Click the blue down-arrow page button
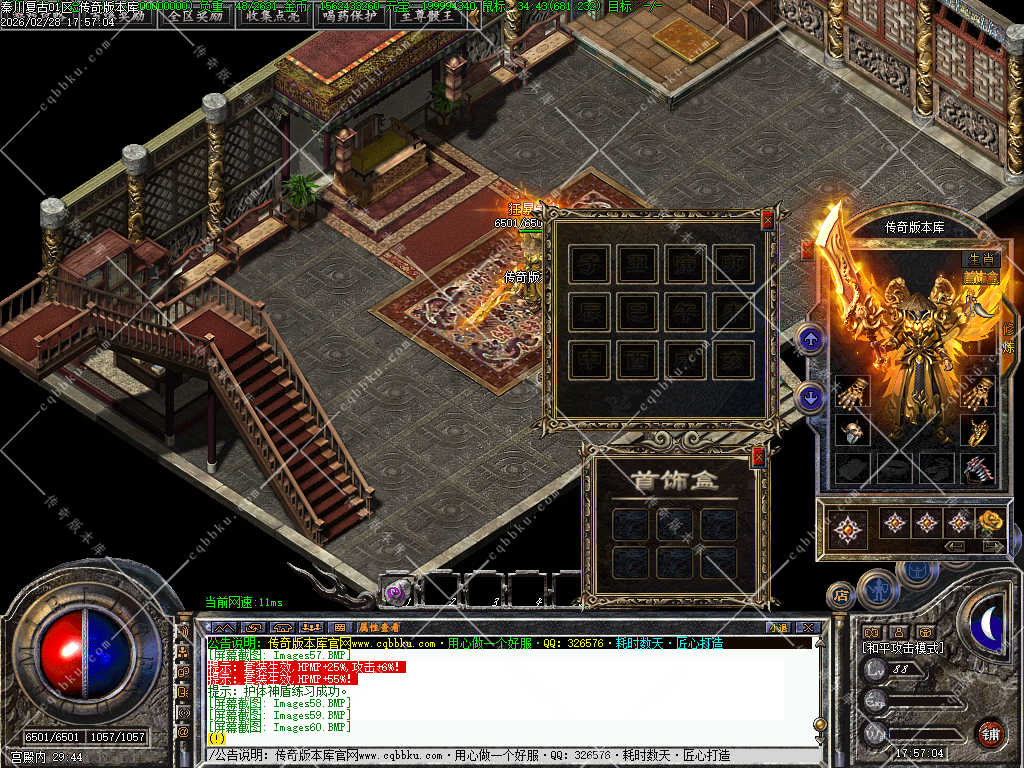 pyautogui.click(x=811, y=398)
